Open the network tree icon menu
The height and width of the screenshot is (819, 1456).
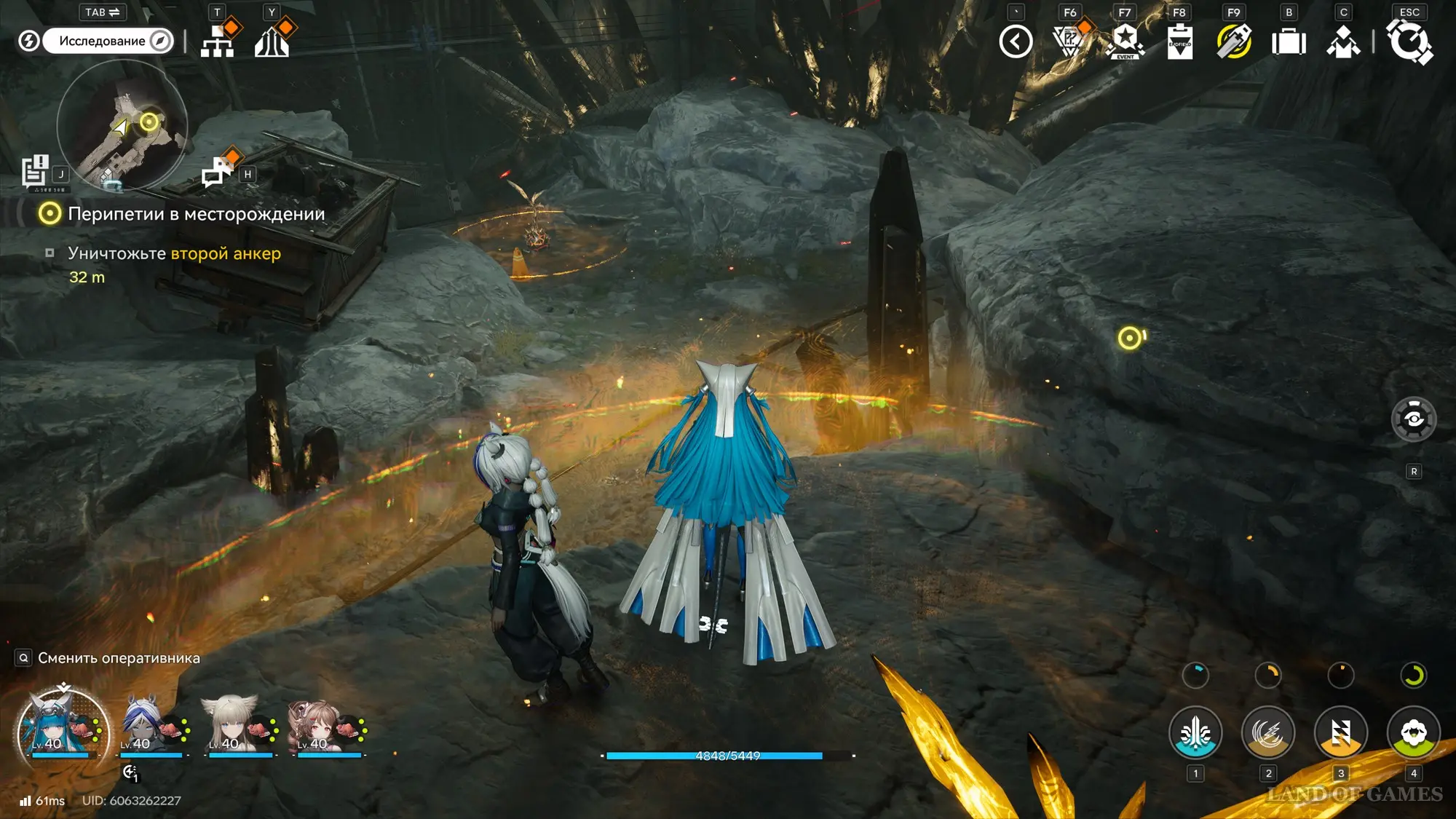pyautogui.click(x=218, y=41)
